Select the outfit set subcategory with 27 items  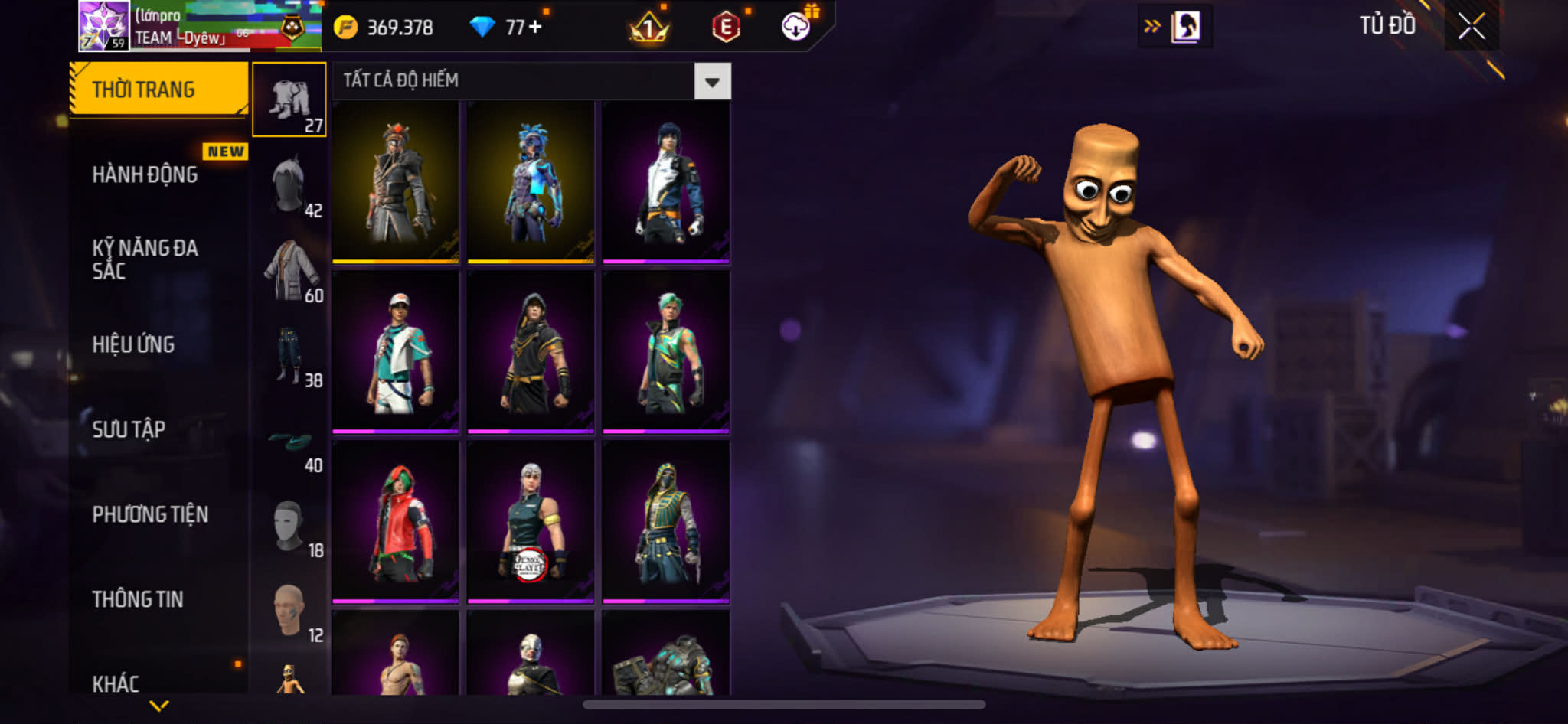289,100
